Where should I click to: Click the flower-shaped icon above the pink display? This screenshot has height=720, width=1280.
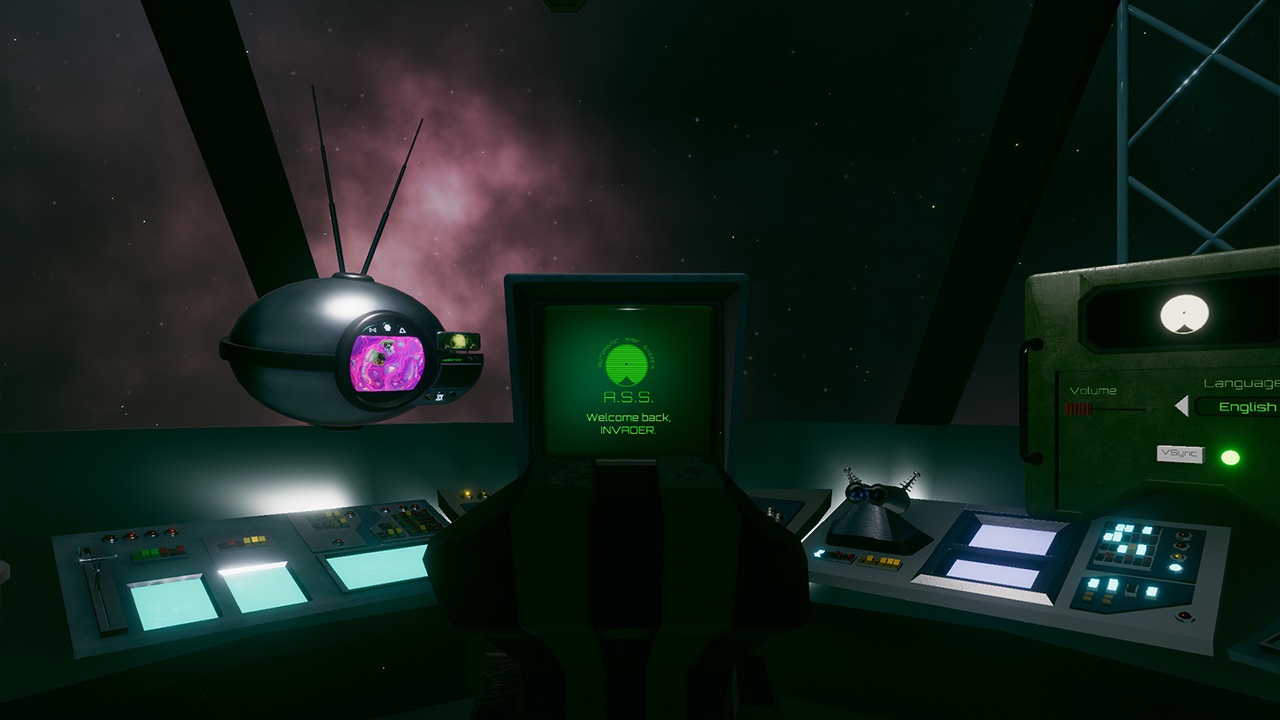tap(387, 327)
